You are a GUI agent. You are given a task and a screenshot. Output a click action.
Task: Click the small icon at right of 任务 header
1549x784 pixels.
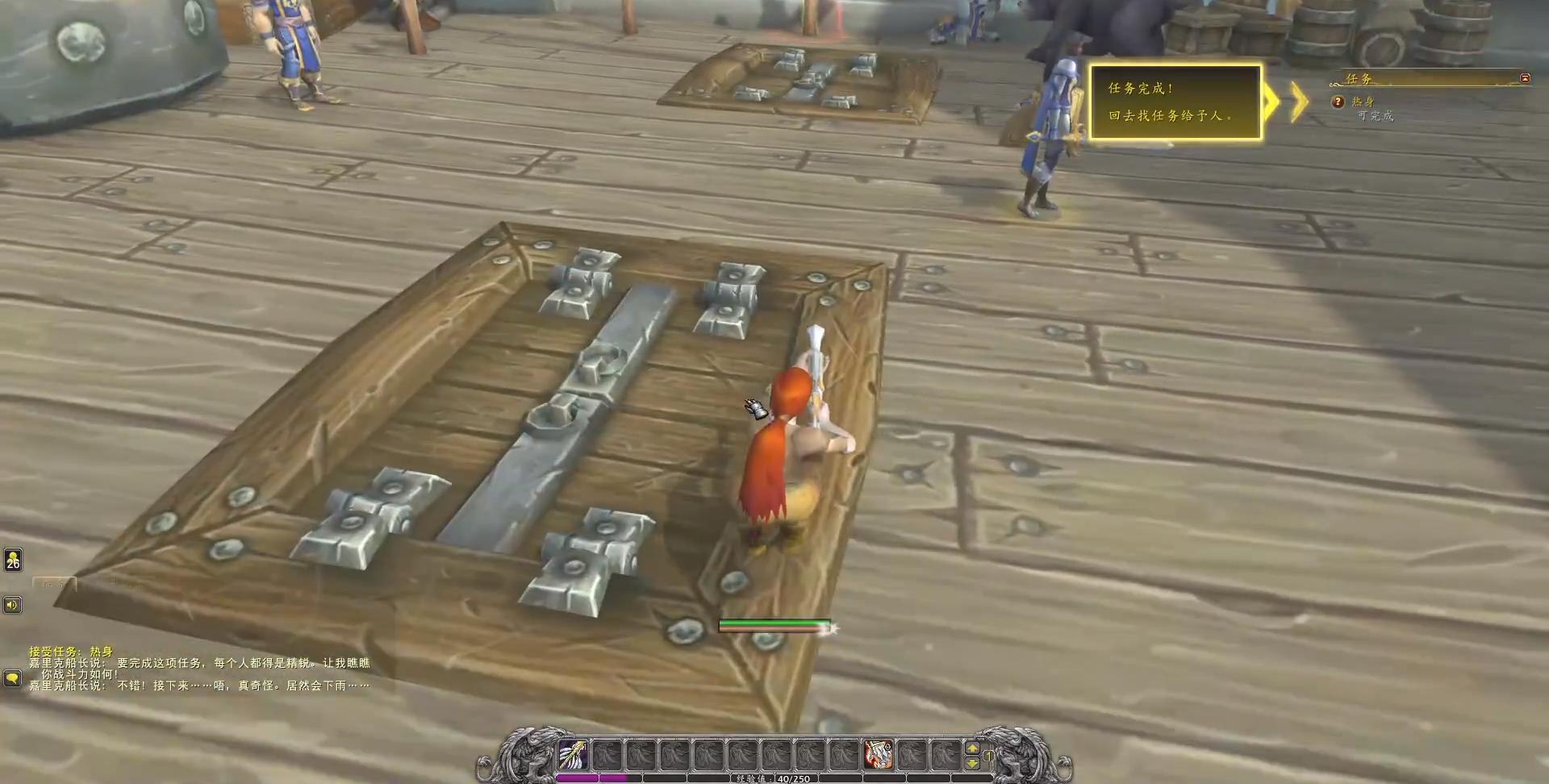click(x=1524, y=77)
